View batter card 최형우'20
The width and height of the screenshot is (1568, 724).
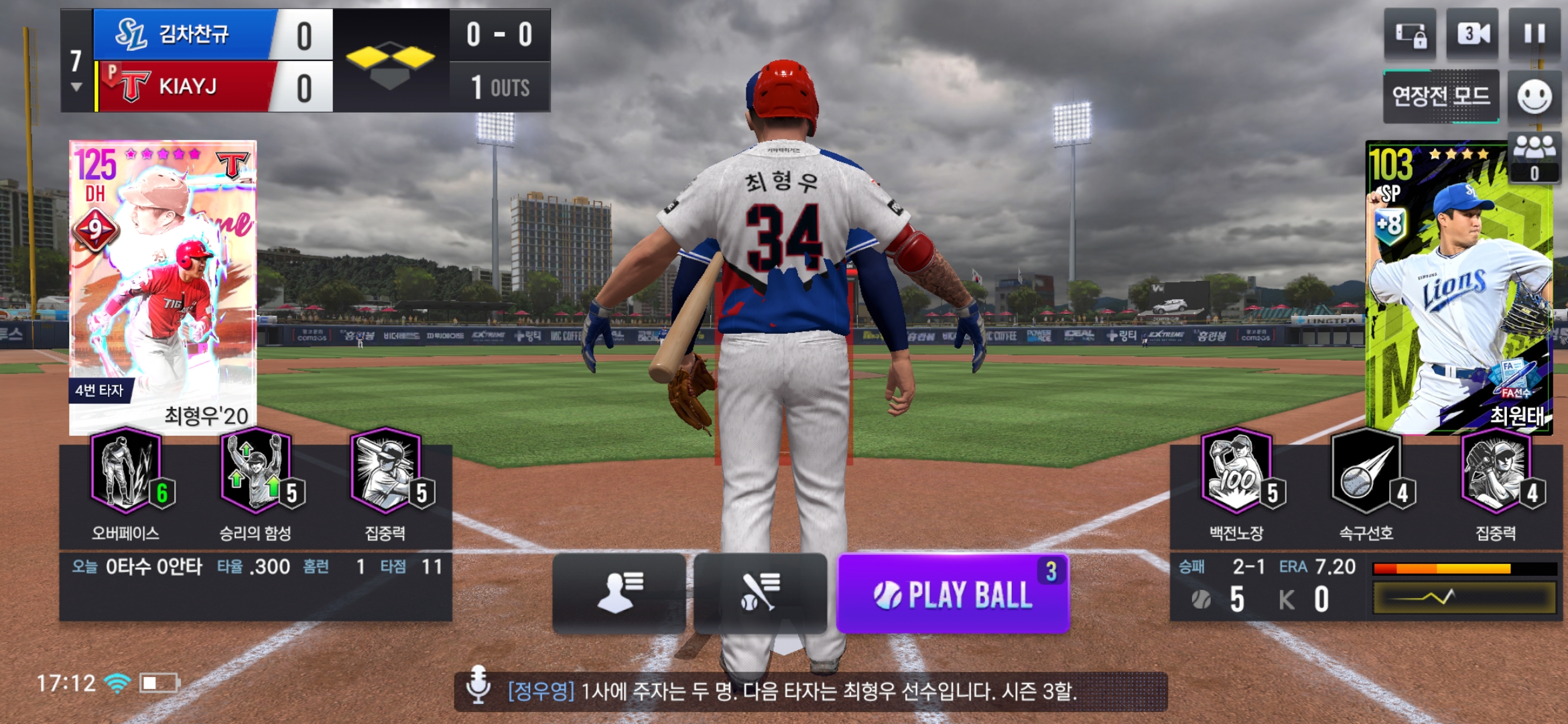tap(163, 286)
